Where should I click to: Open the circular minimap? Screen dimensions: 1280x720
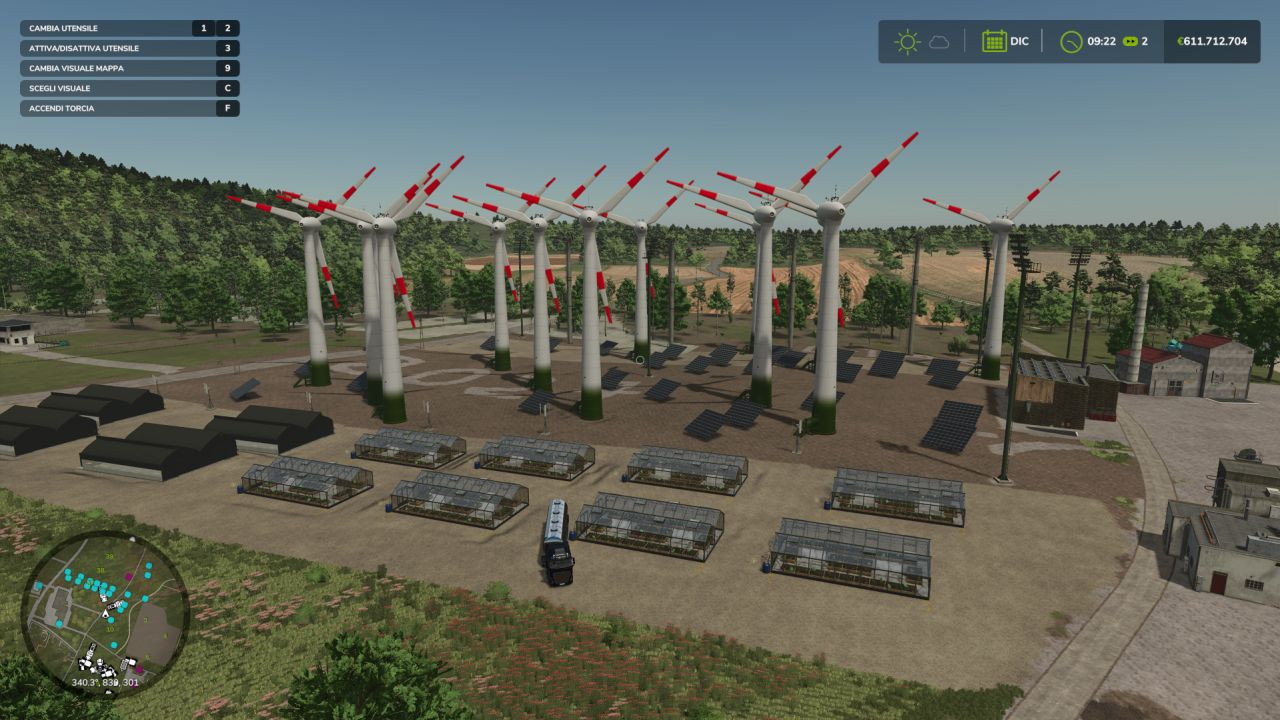(105, 612)
